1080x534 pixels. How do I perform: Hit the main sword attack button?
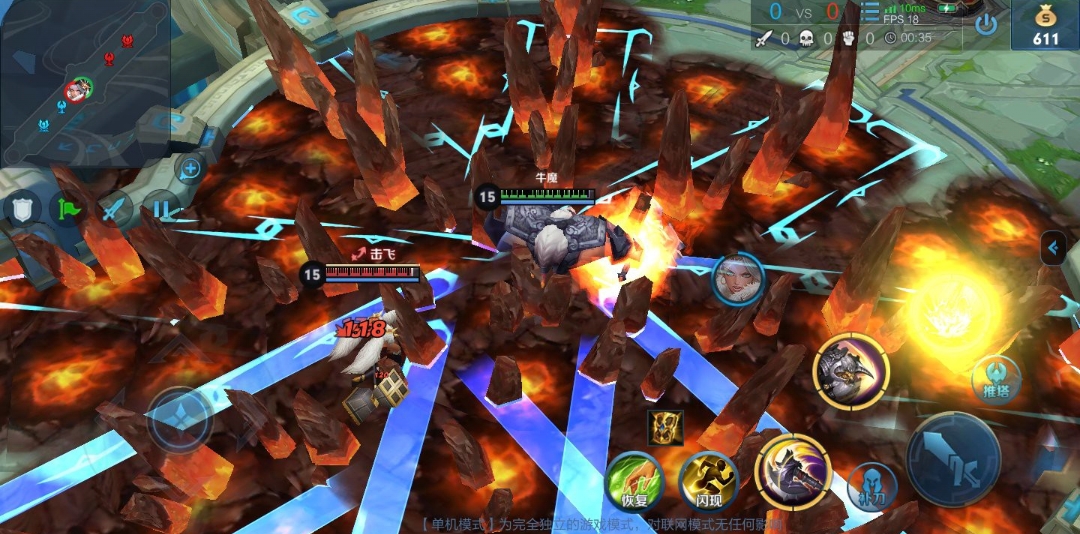click(953, 459)
